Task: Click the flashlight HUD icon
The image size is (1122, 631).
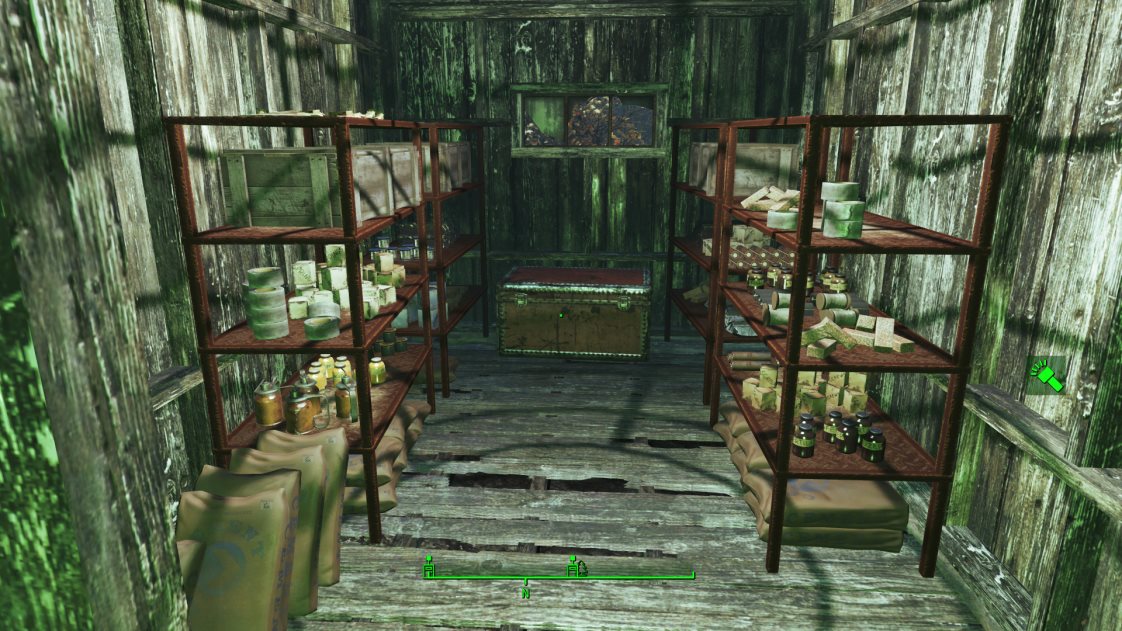Action: (1046, 376)
